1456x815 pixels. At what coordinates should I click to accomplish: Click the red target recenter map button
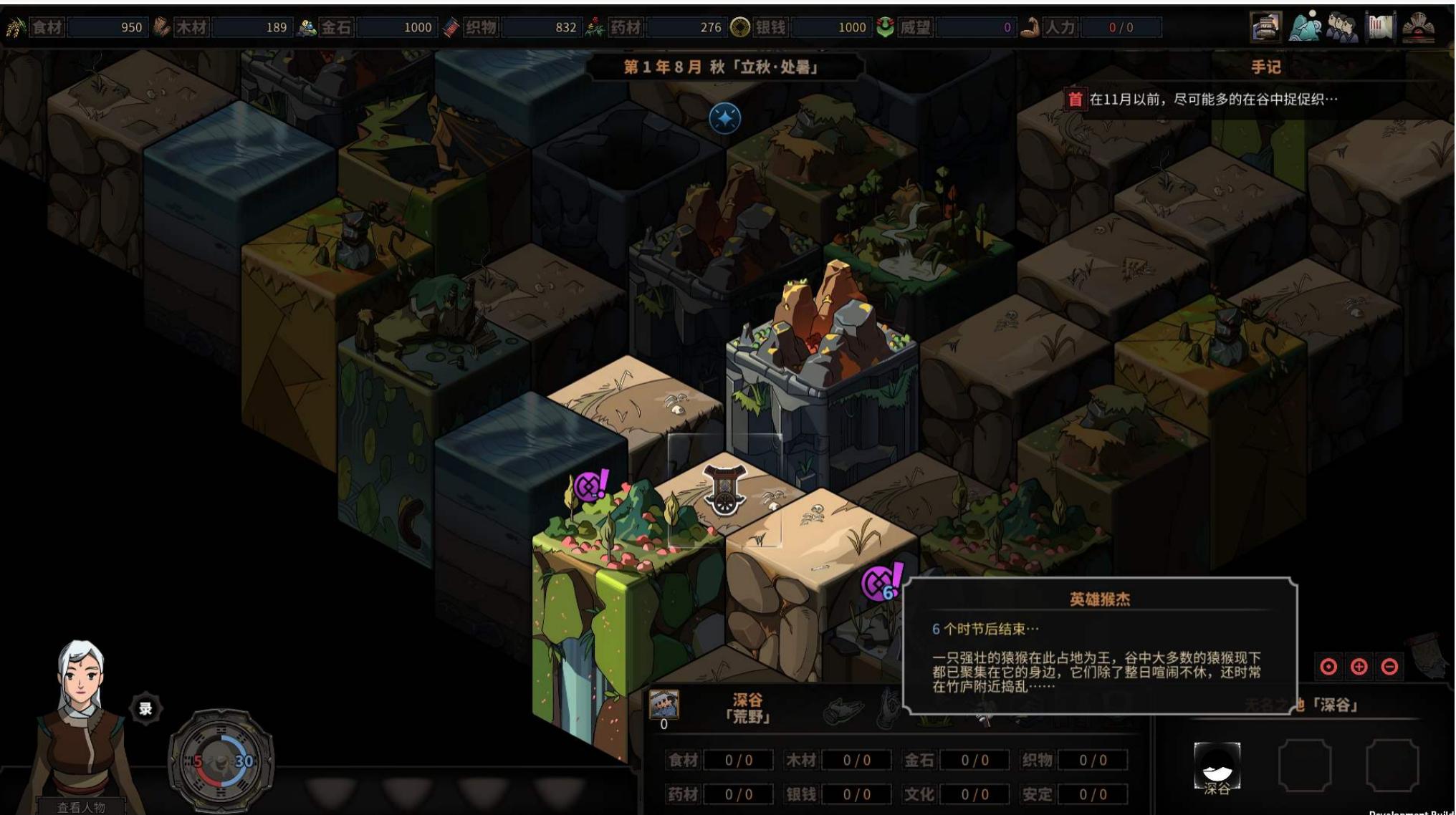pos(1328,667)
